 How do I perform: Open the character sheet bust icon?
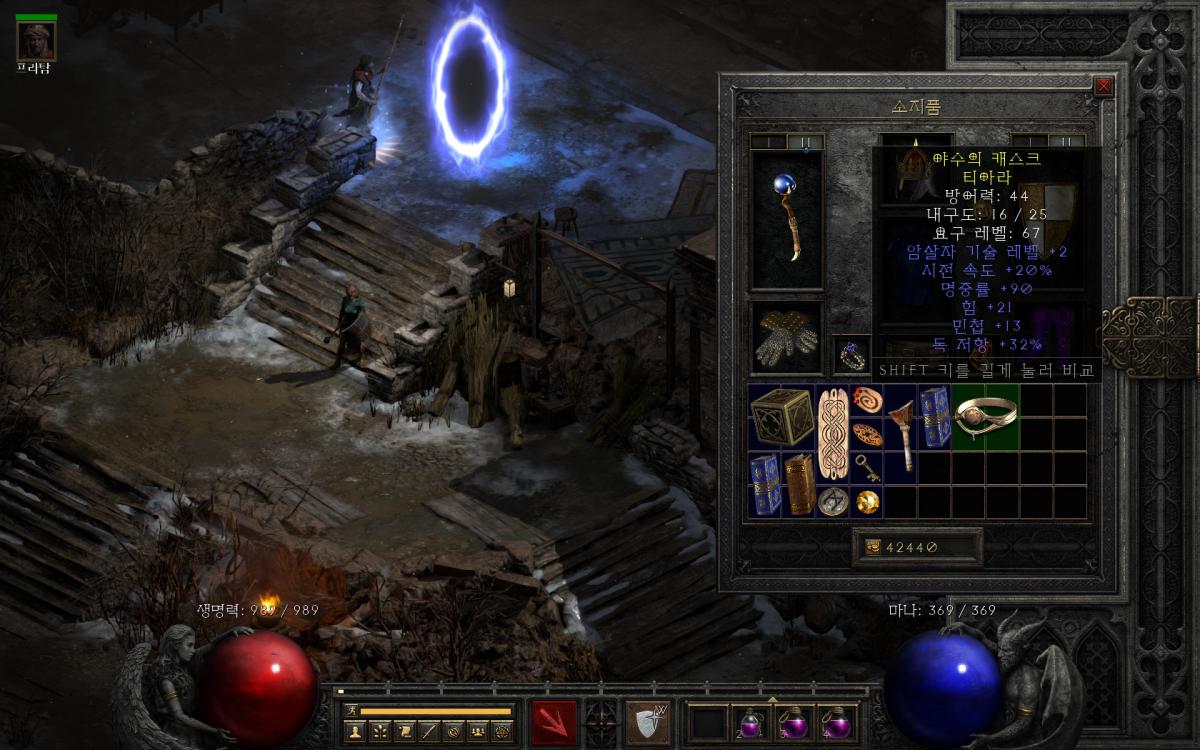(x=353, y=732)
